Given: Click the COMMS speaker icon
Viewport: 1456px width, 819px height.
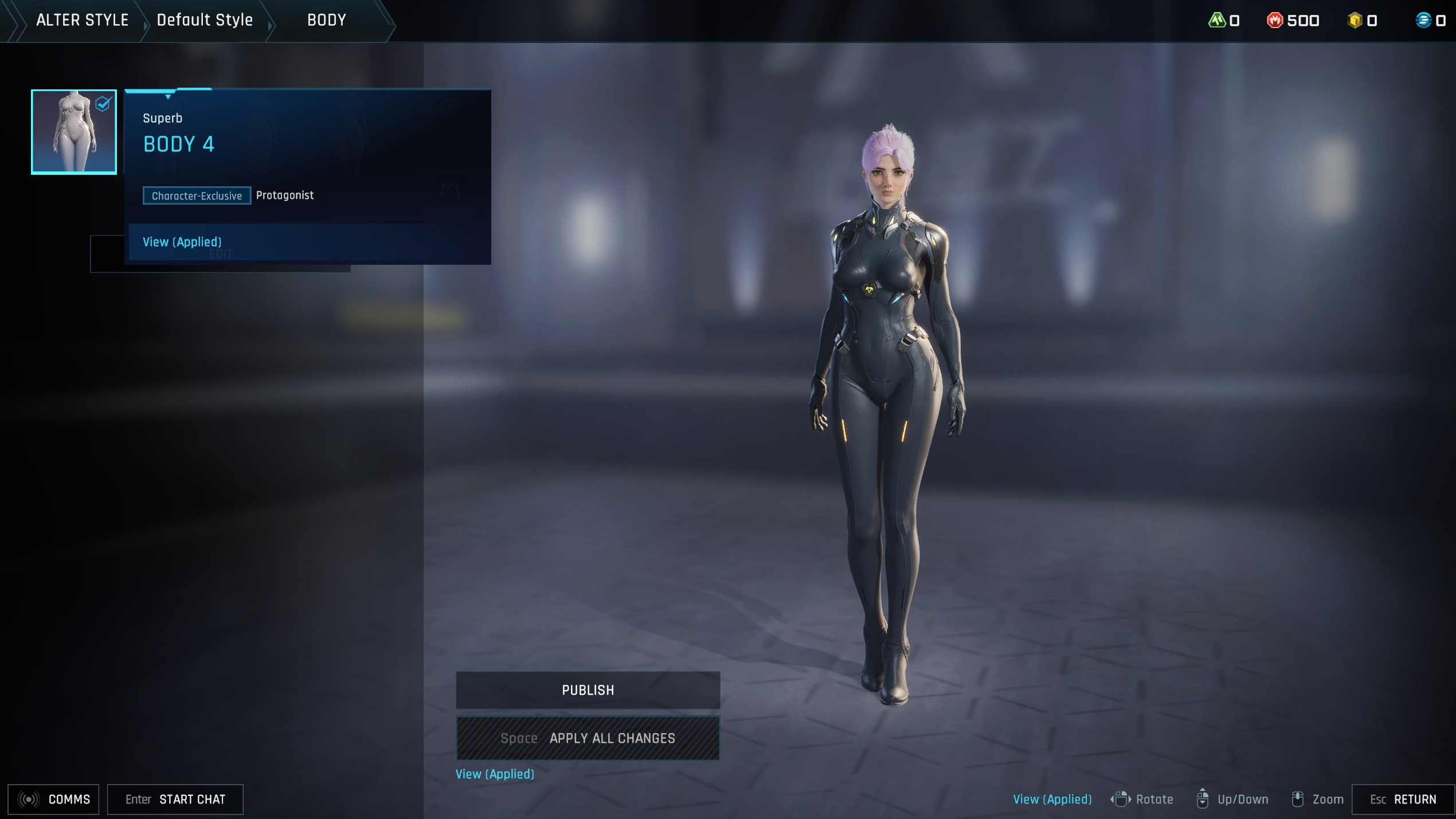Looking at the screenshot, I should 28,799.
